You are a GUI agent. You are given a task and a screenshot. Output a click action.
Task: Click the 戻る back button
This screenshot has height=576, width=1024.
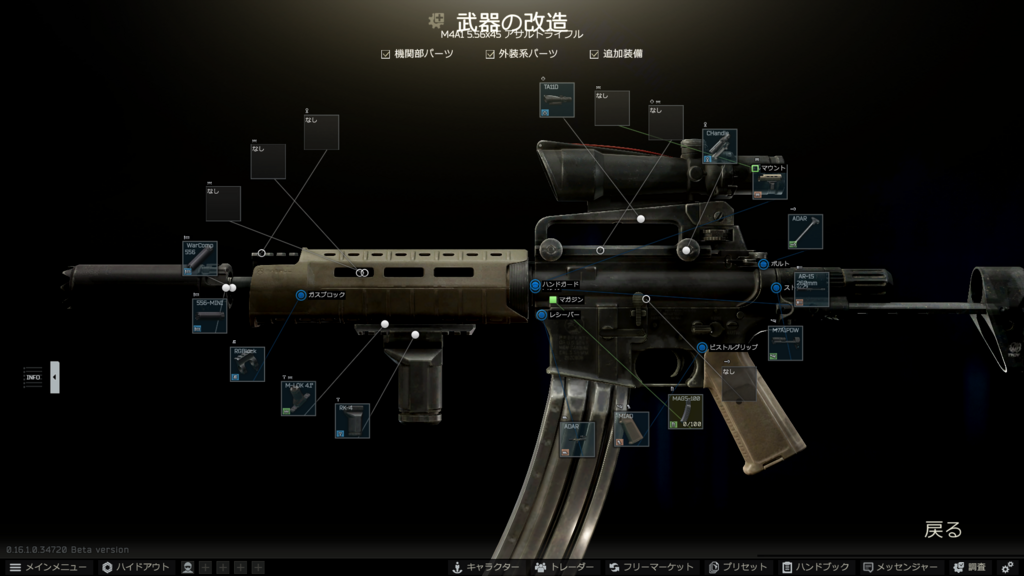pyautogui.click(x=942, y=530)
